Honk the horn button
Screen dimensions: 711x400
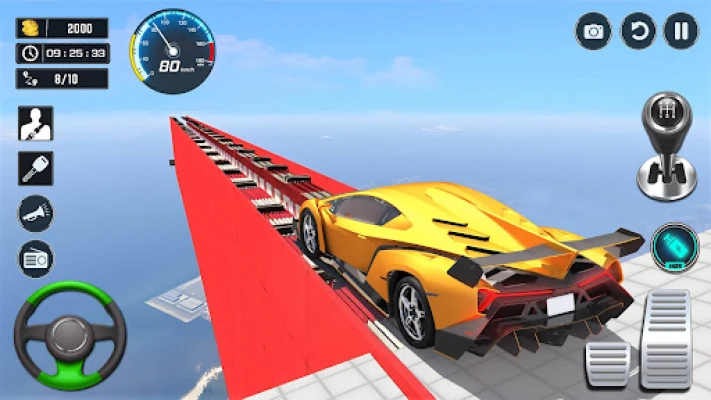(x=36, y=213)
